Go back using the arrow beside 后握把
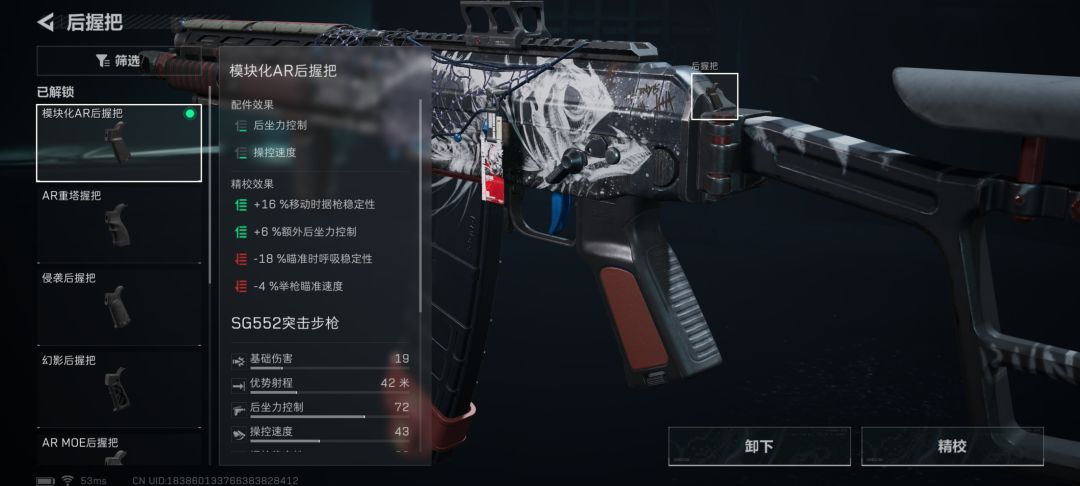1080x486 pixels. [45, 21]
